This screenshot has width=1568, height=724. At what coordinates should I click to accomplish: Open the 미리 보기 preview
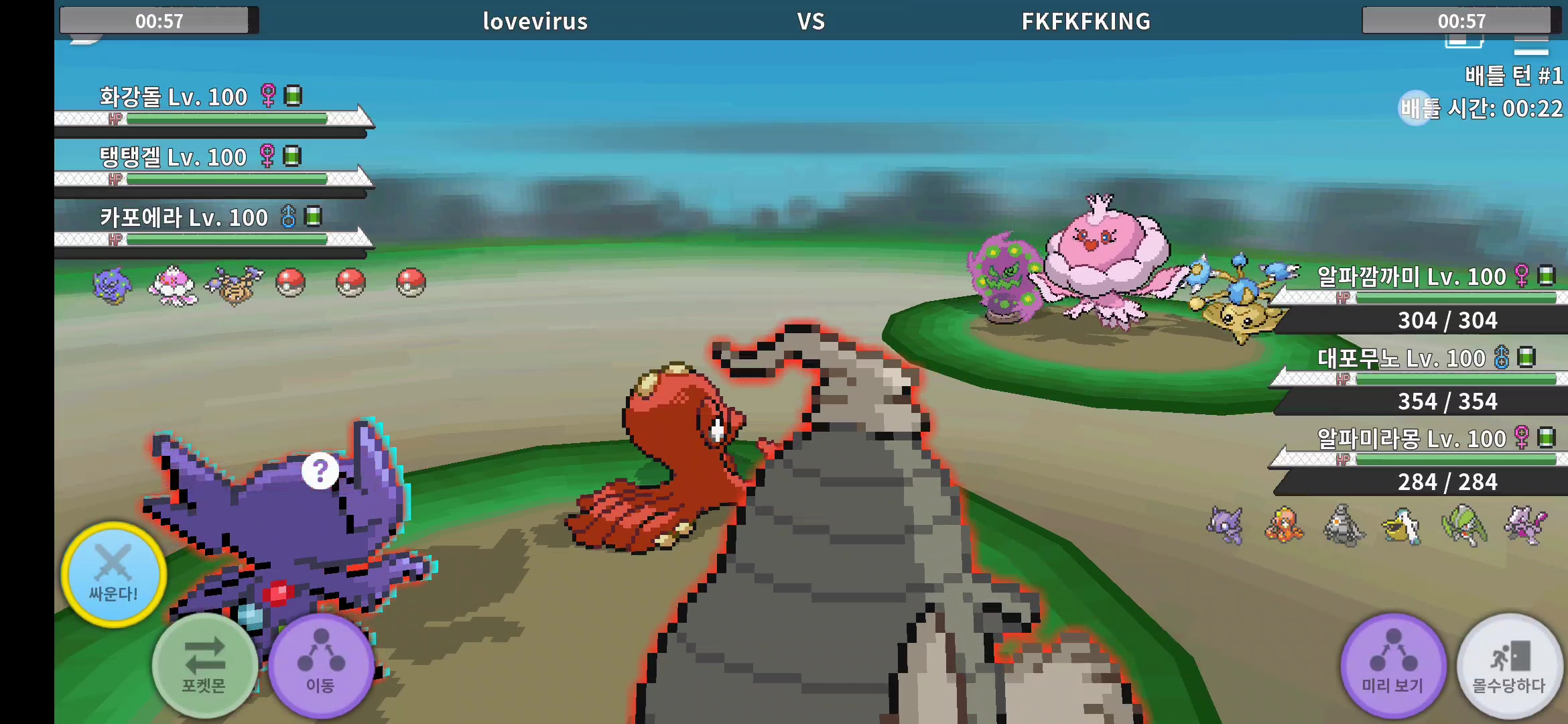[x=1393, y=665]
